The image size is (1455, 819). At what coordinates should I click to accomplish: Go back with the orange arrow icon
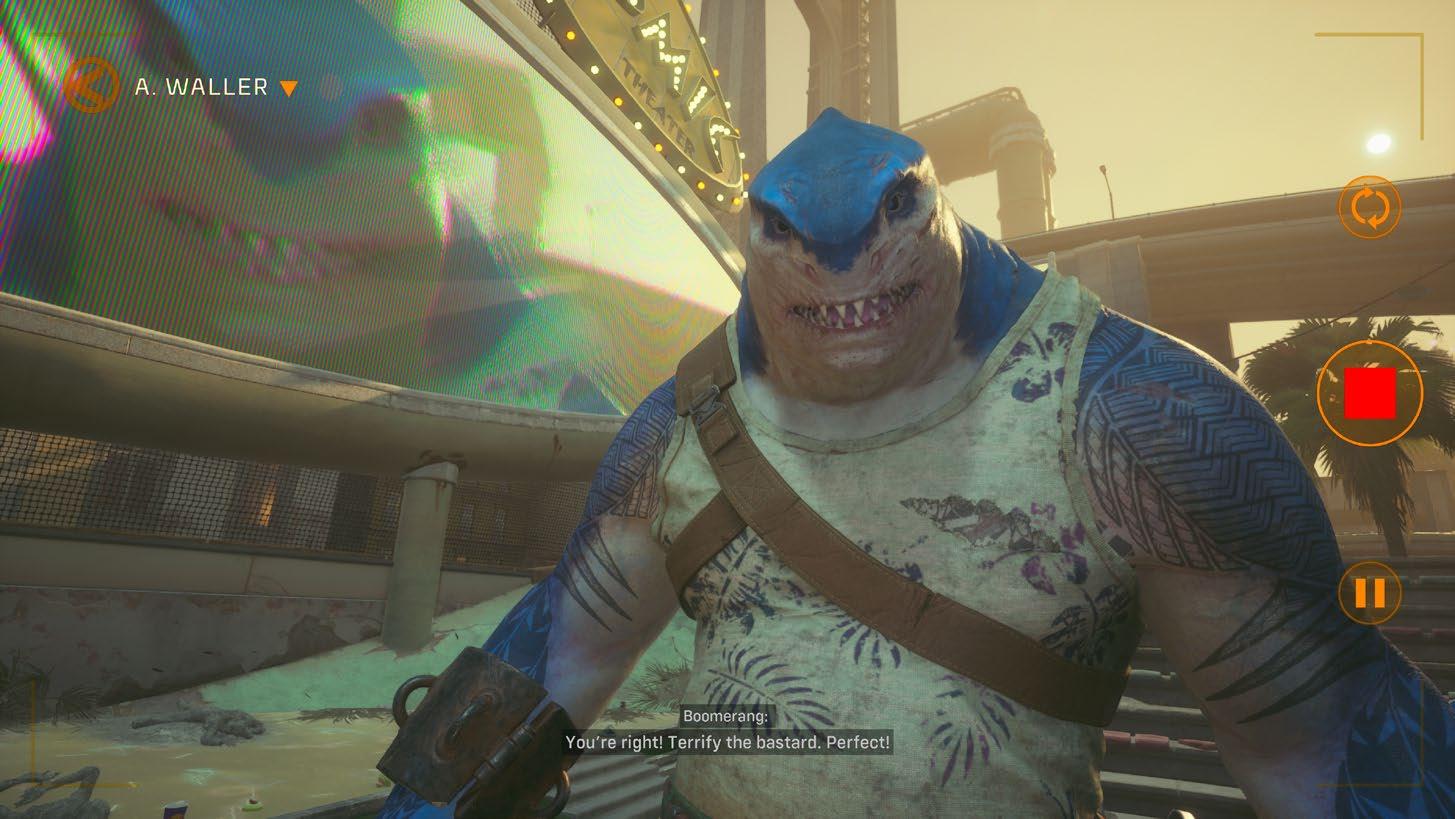point(91,86)
